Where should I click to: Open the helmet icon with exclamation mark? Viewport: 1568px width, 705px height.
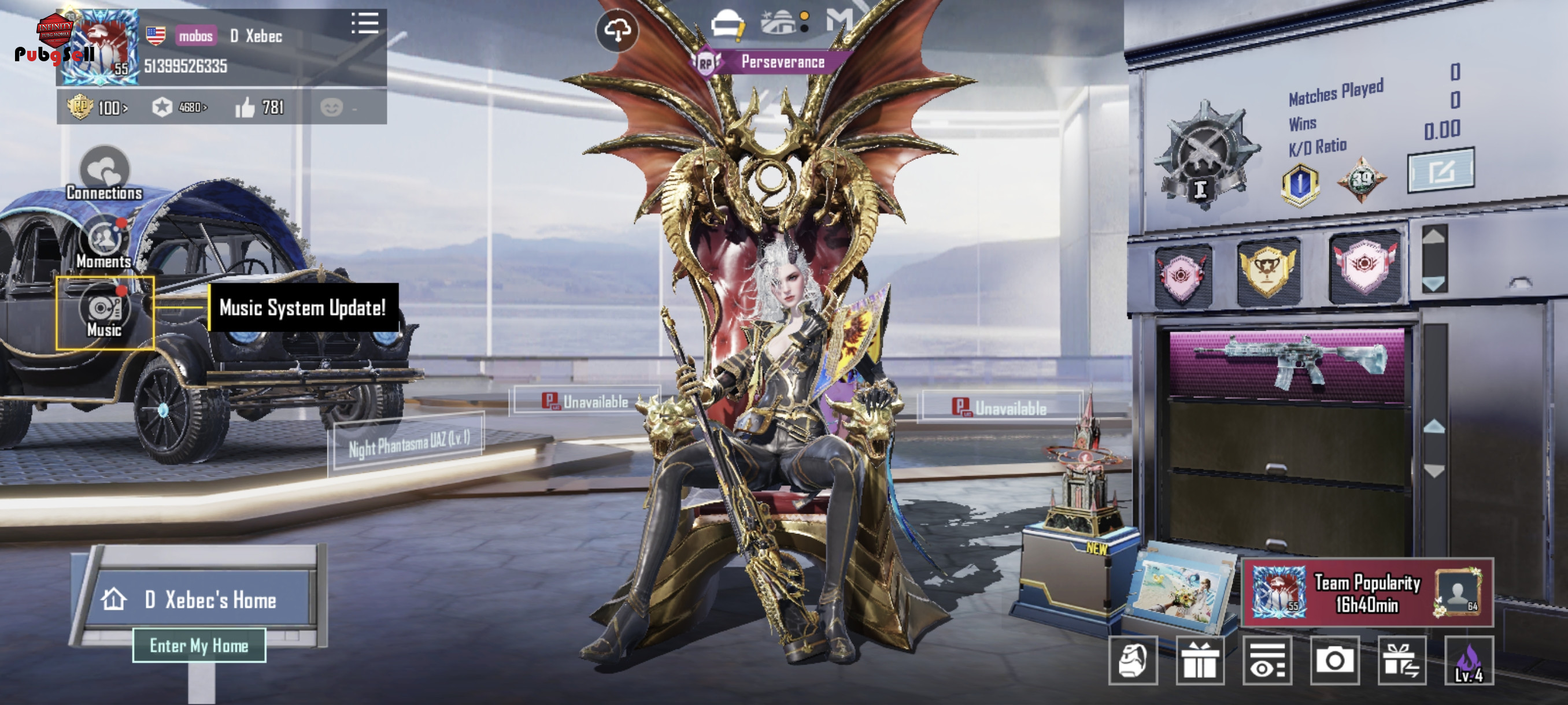pos(727,25)
